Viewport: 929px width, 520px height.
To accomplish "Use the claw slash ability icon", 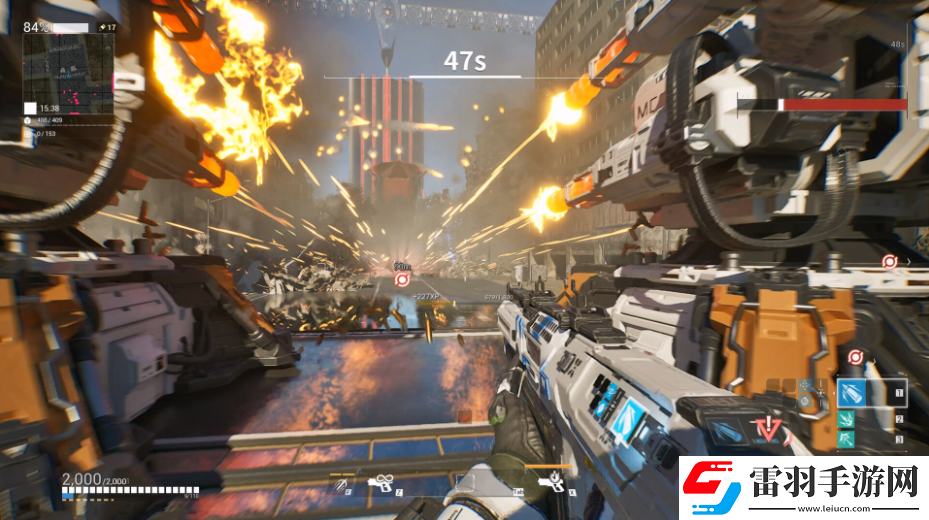I will coord(342,484).
